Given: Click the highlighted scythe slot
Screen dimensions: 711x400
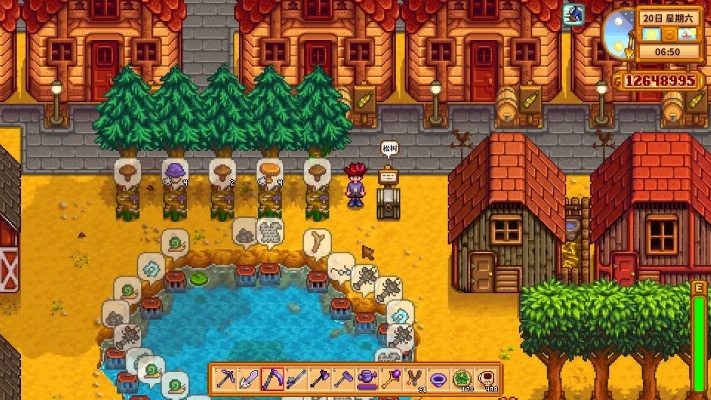Looking at the screenshot, I should [x=271, y=379].
